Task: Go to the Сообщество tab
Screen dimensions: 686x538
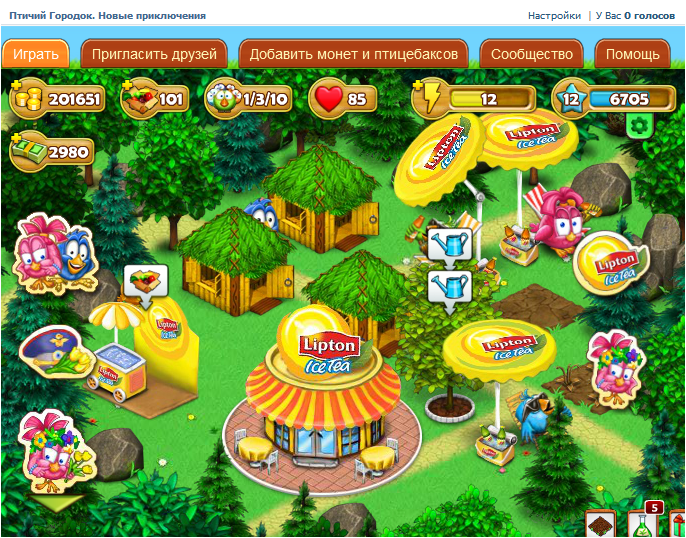Action: click(x=532, y=54)
